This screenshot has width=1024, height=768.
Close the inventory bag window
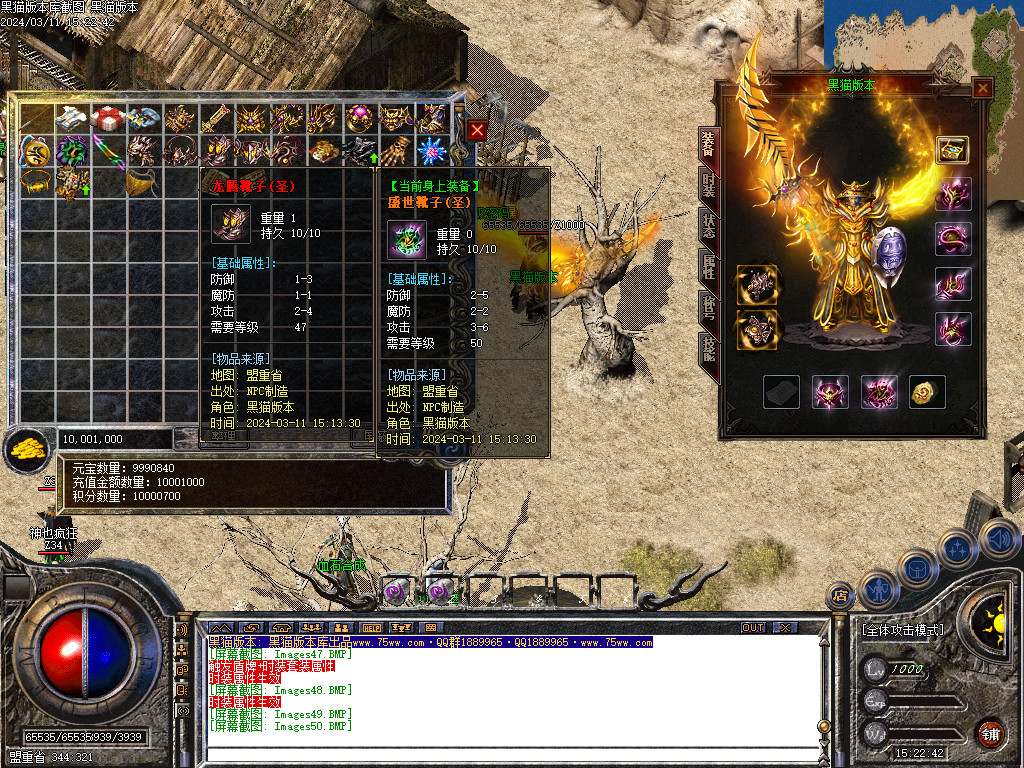coord(477,130)
